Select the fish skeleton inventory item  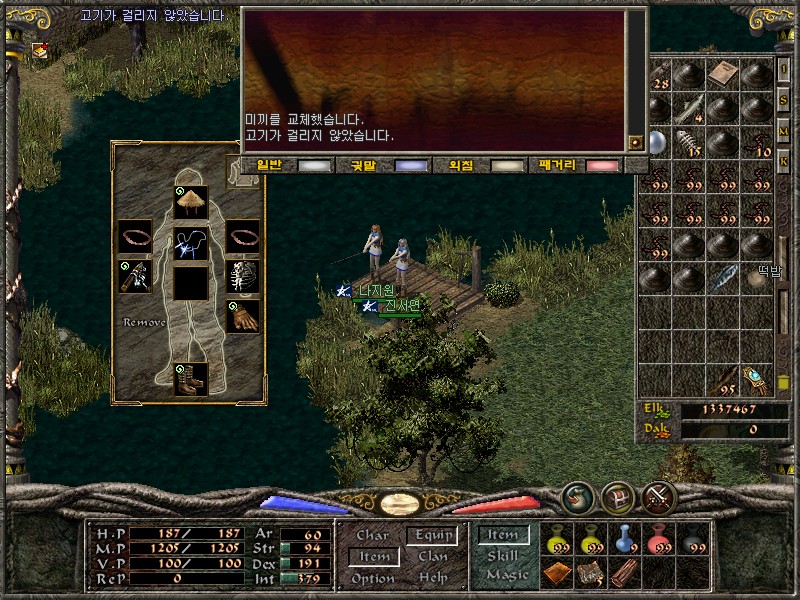(x=689, y=141)
